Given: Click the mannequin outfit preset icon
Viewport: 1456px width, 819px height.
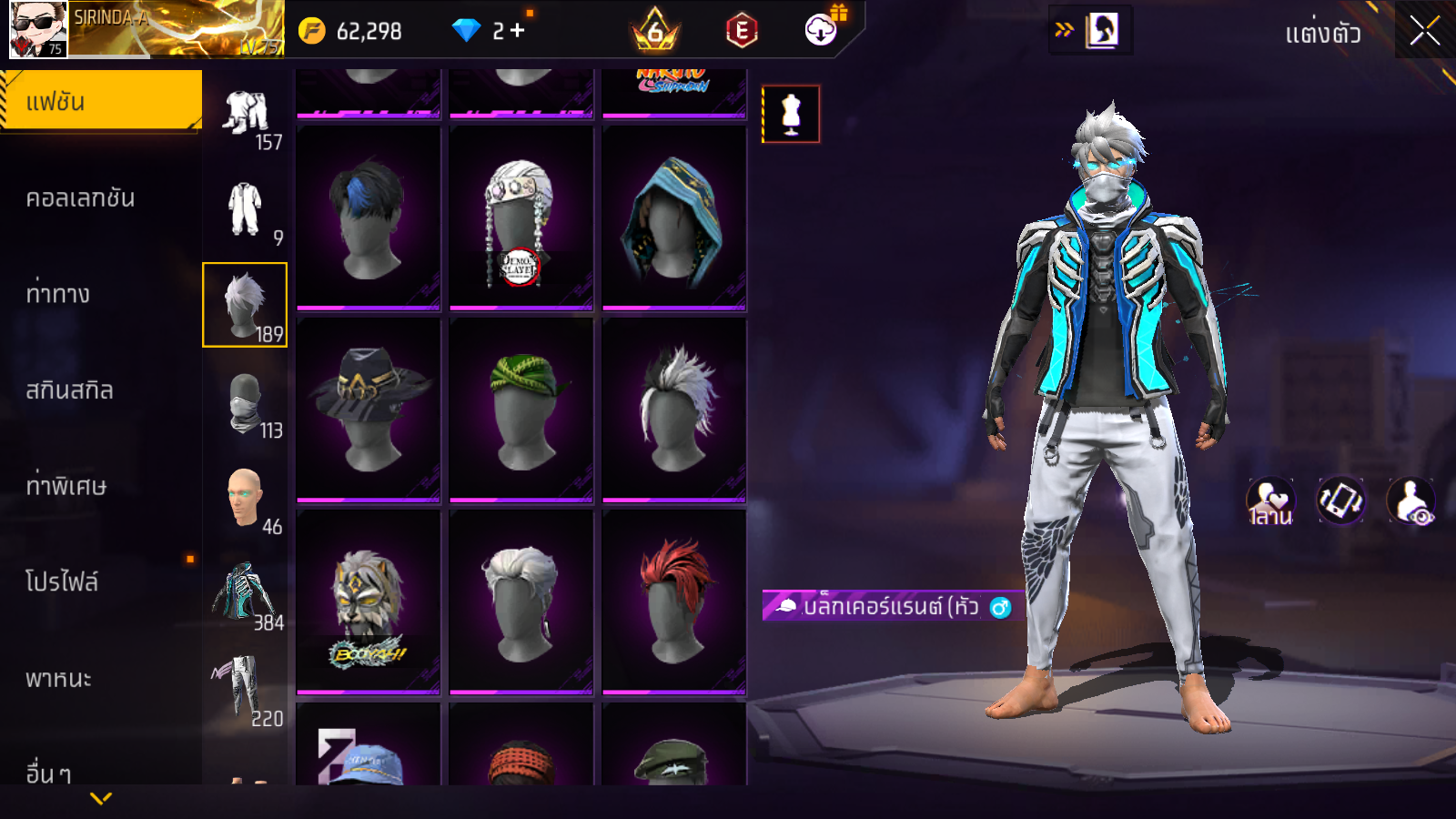Looking at the screenshot, I should pyautogui.click(x=791, y=115).
